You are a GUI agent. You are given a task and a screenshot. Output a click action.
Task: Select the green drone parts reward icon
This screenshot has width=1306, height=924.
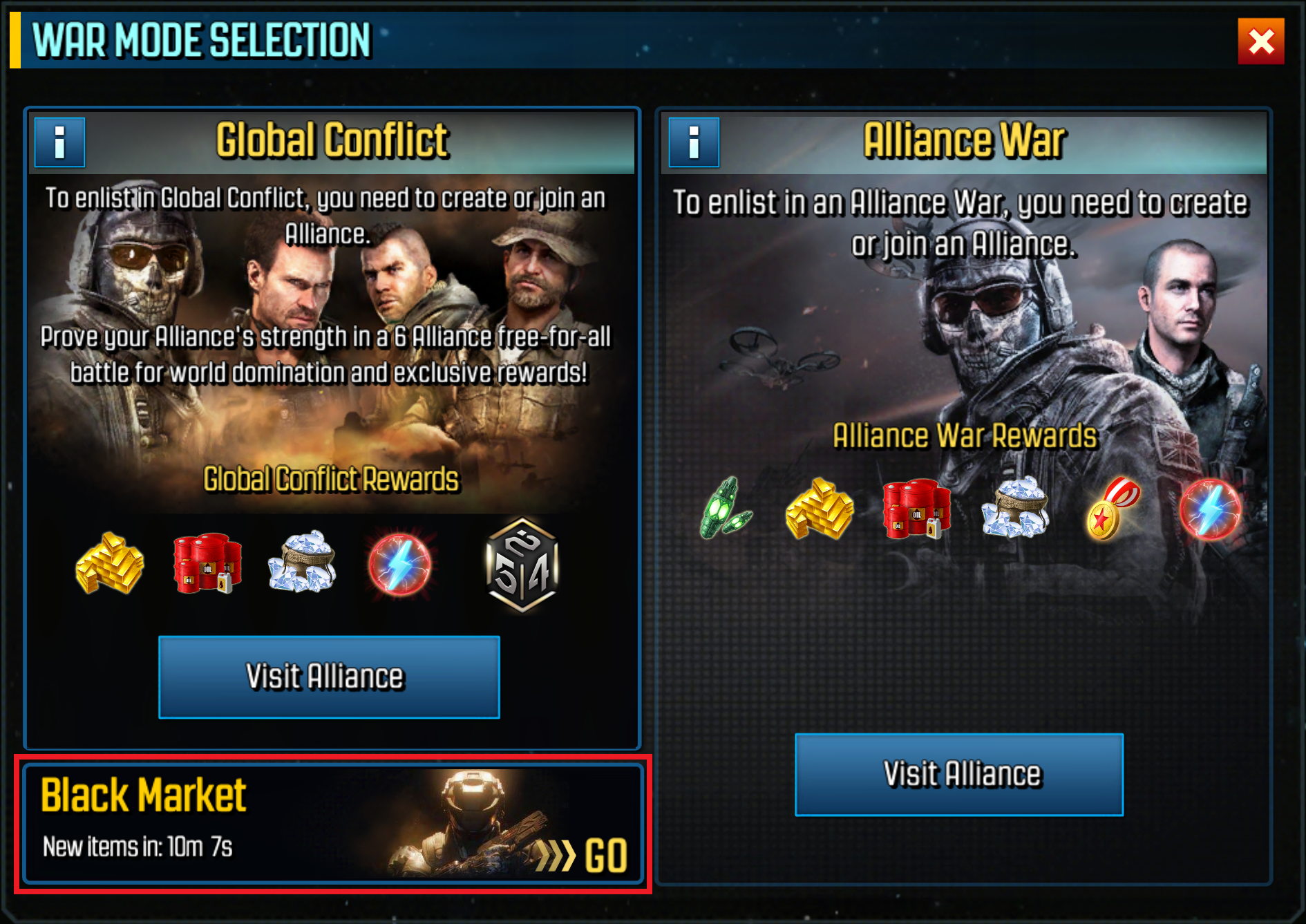[x=725, y=509]
